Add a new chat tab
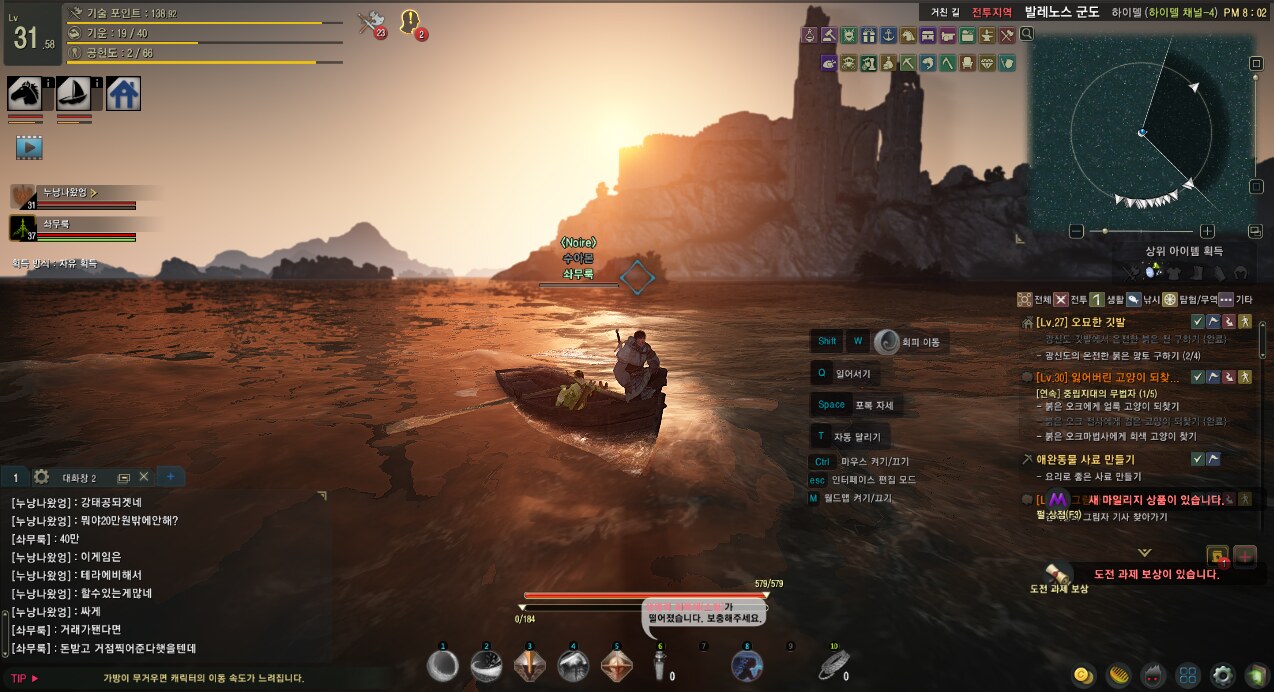Screen dimensions: 1274x692 170,477
